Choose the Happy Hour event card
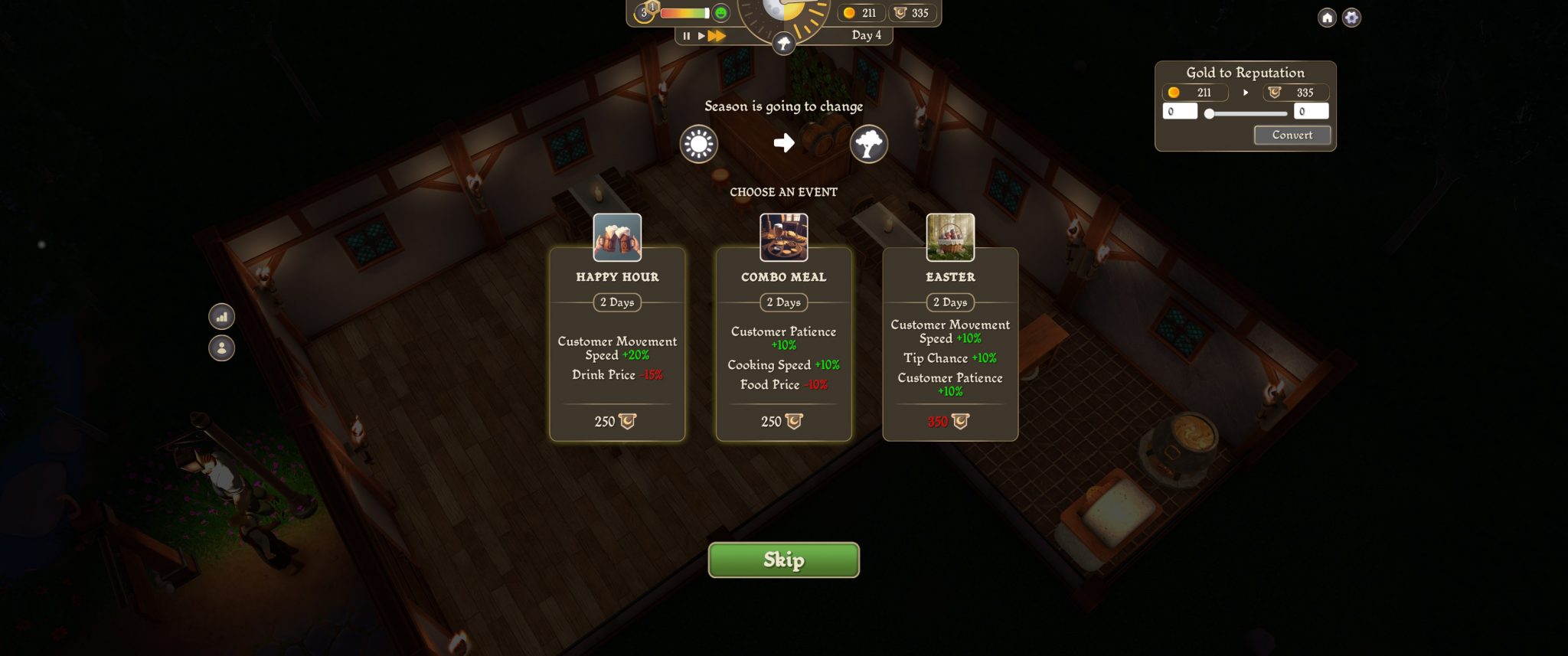The height and width of the screenshot is (656, 1568). (617, 344)
